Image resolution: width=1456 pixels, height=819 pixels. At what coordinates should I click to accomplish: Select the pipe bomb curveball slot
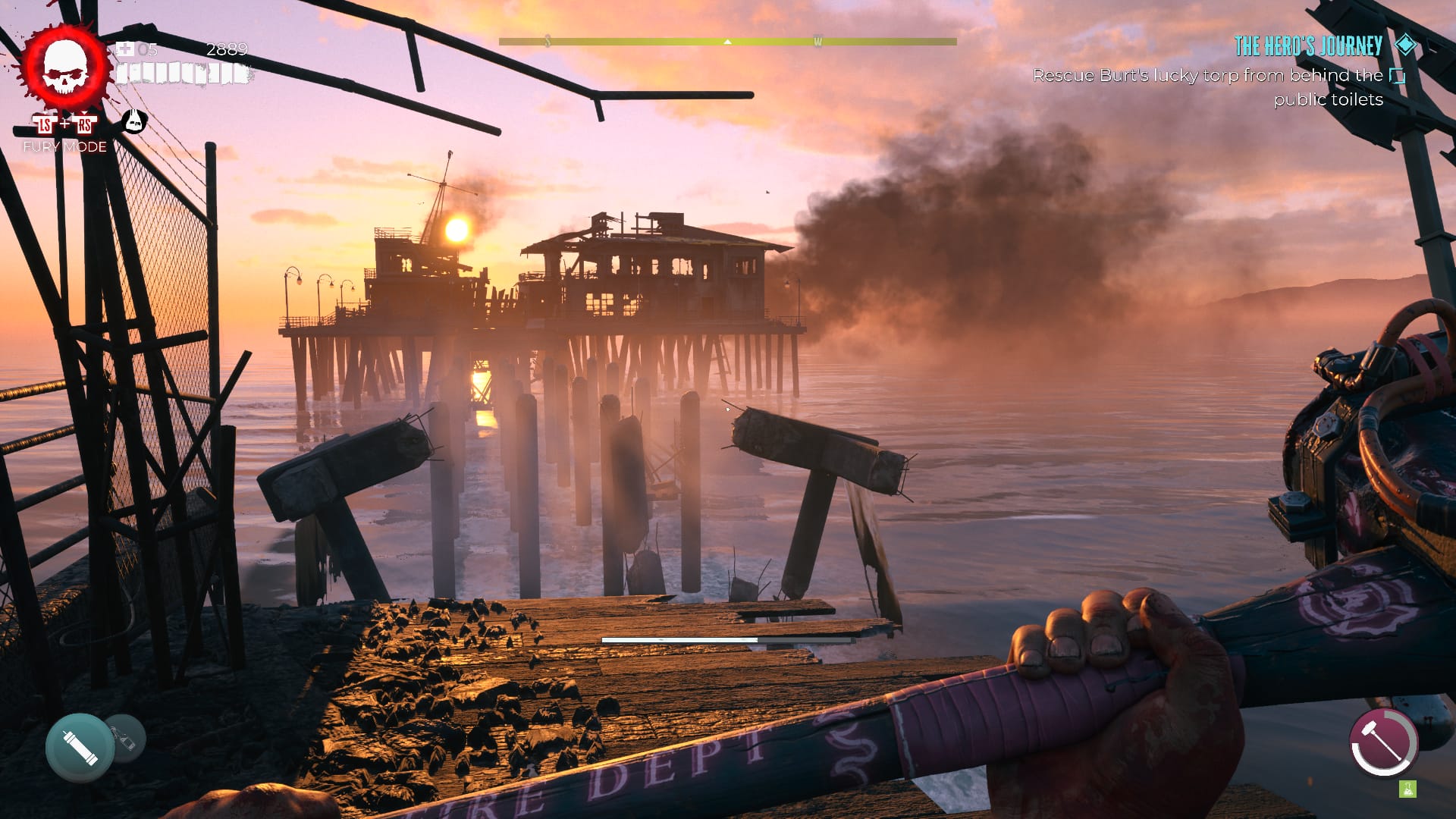click(x=79, y=747)
